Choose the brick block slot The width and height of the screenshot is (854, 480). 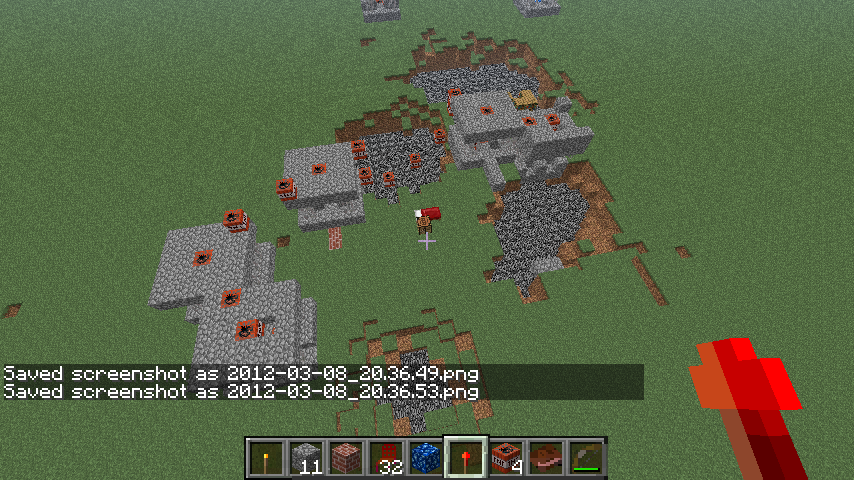pyautogui.click(x=346, y=457)
